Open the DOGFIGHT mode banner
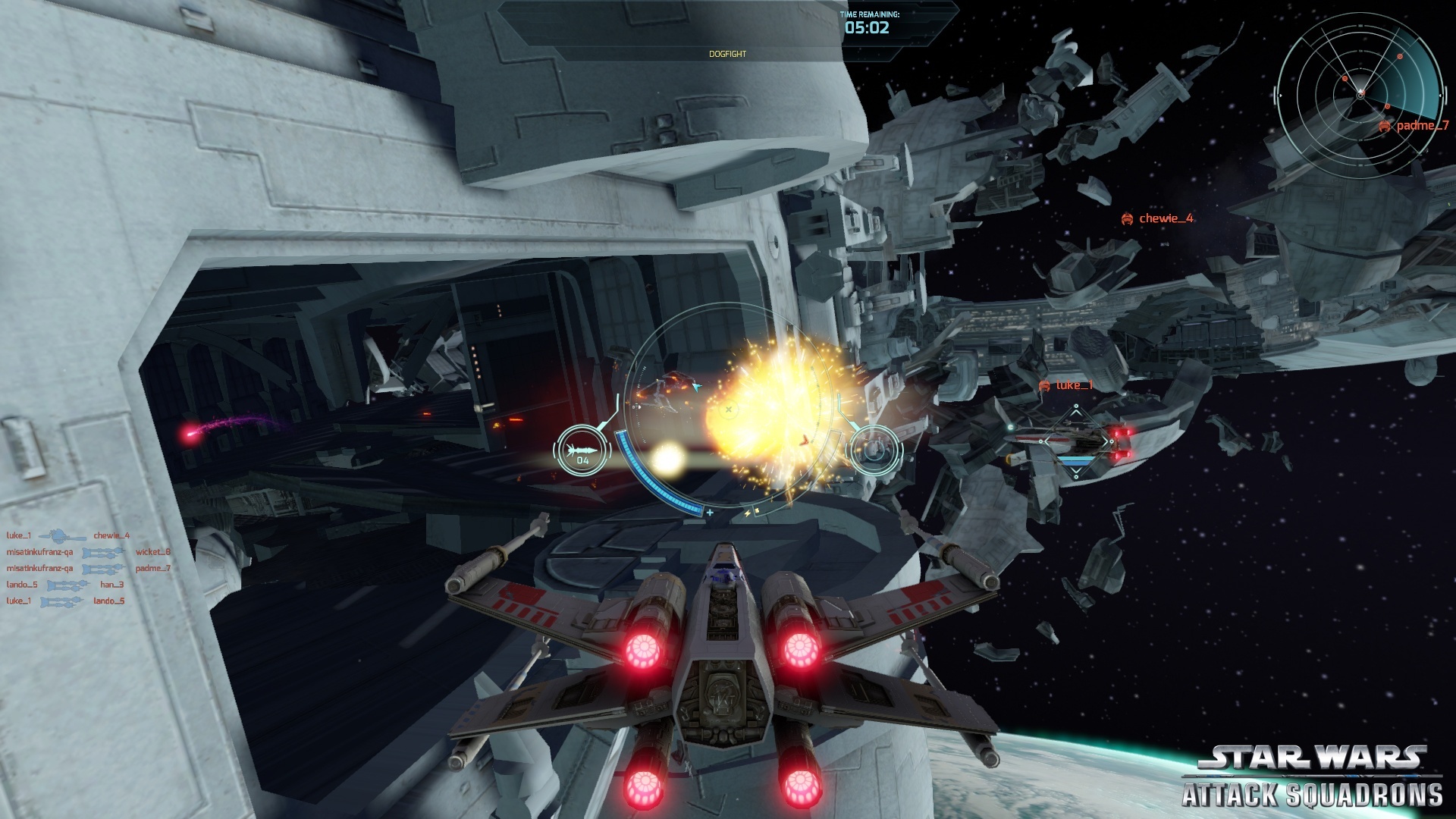 pyautogui.click(x=729, y=54)
